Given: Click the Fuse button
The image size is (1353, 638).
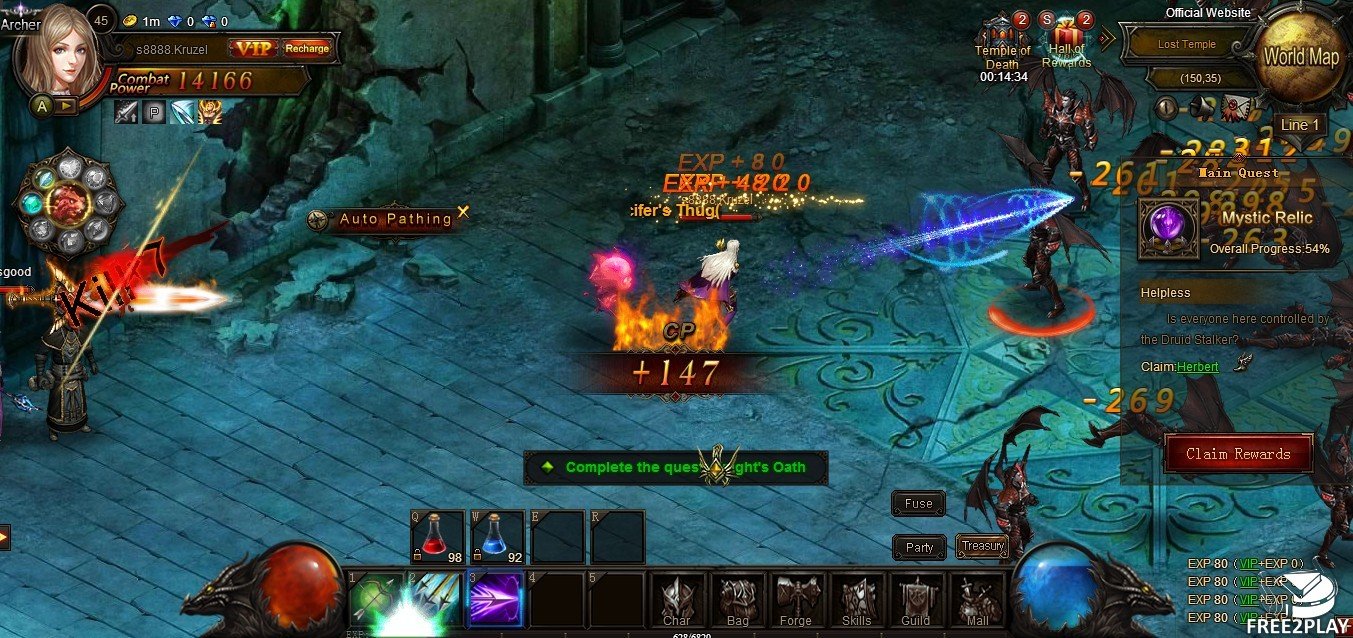Looking at the screenshot, I should (918, 504).
